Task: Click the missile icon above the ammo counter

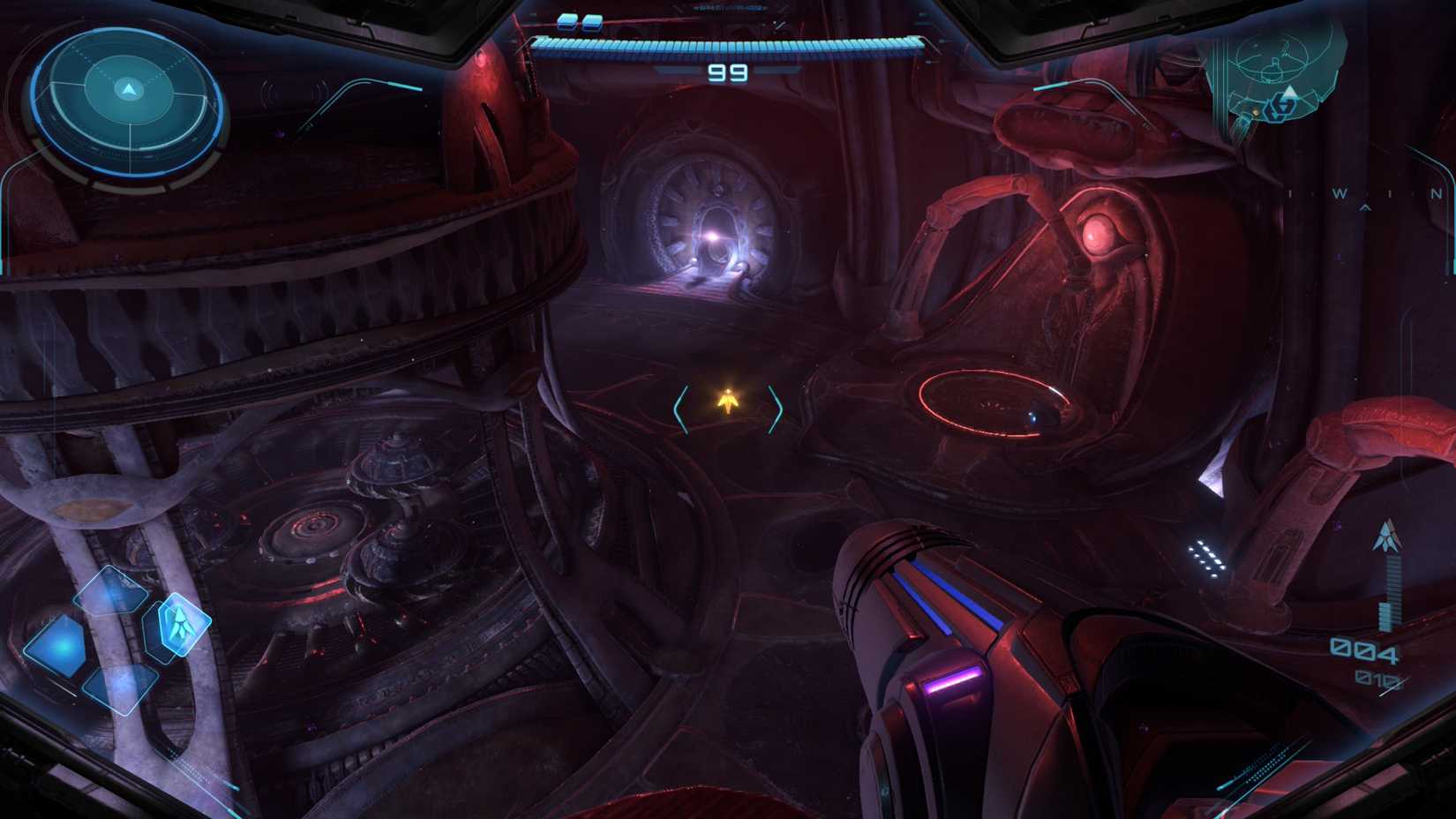Action: tap(1387, 537)
